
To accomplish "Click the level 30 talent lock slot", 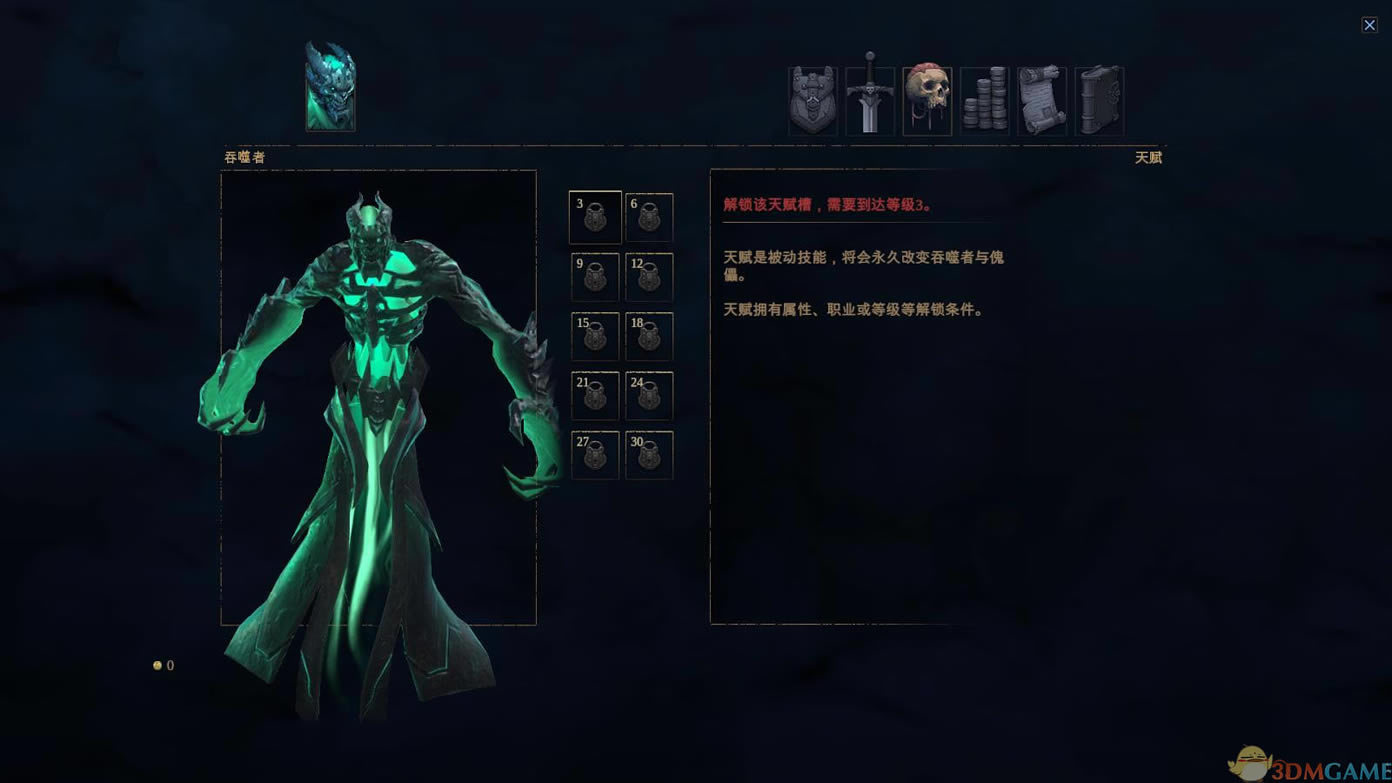I will coord(649,453).
